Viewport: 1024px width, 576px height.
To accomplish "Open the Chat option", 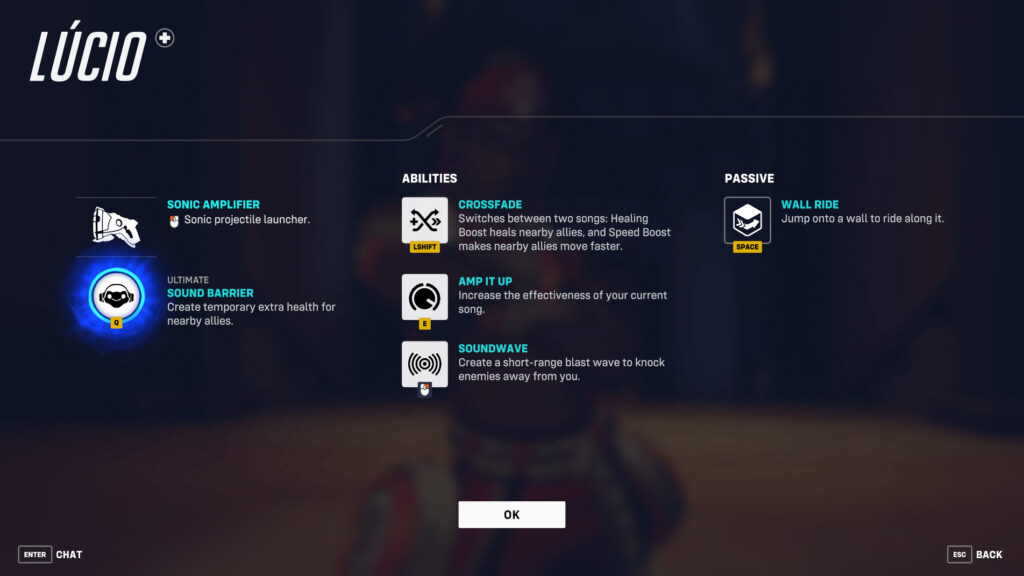I will pos(50,554).
